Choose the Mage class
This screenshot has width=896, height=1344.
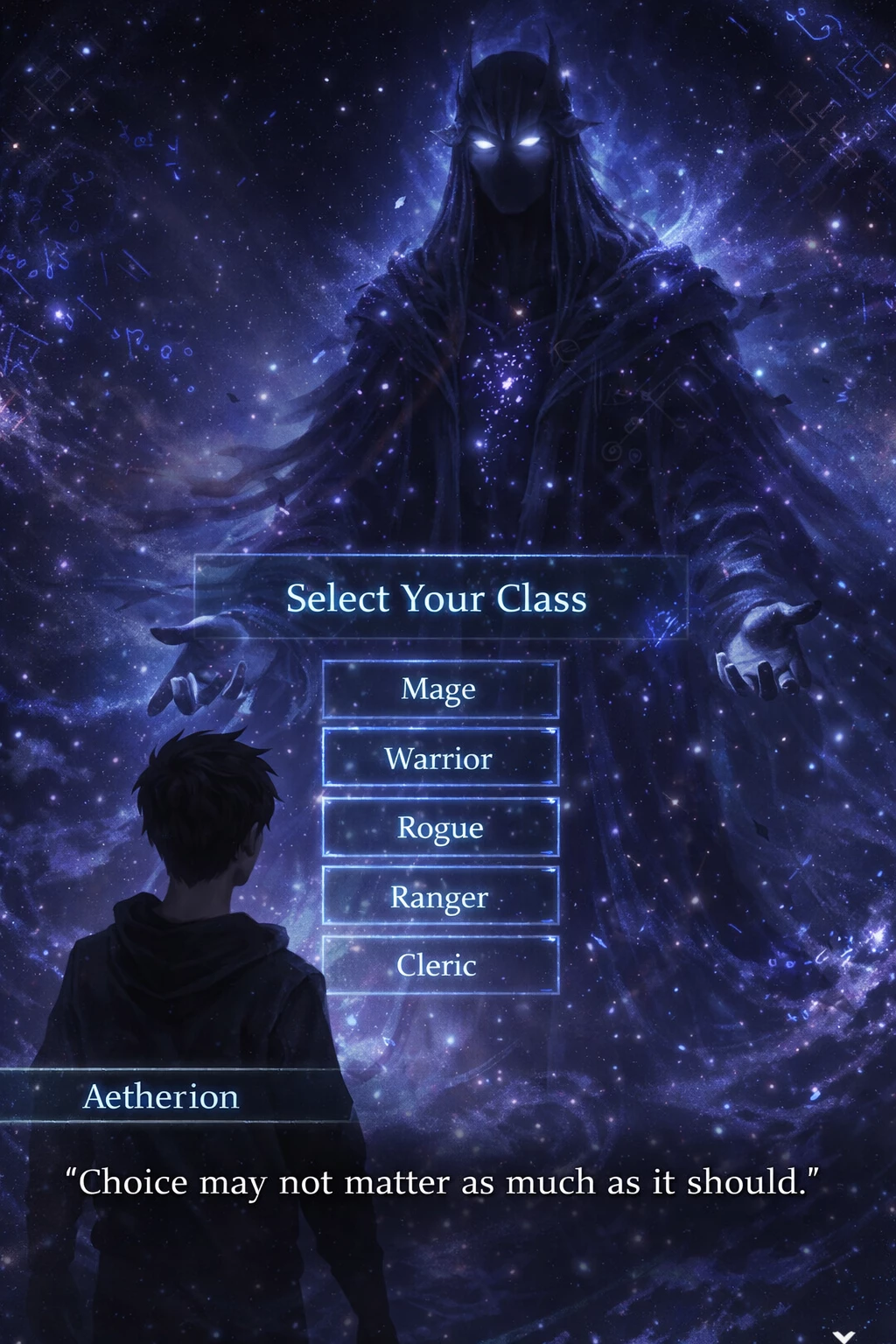tap(440, 689)
